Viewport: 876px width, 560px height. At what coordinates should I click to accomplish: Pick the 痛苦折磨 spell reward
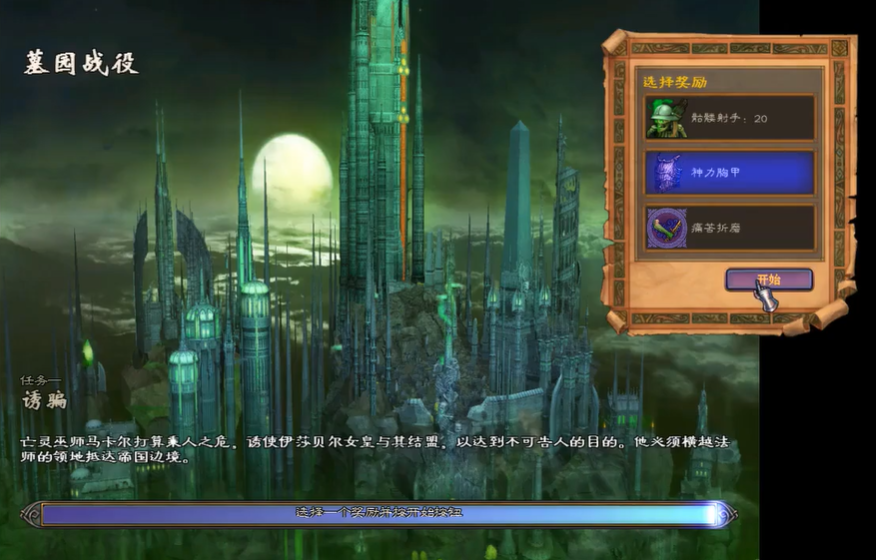tap(728, 228)
